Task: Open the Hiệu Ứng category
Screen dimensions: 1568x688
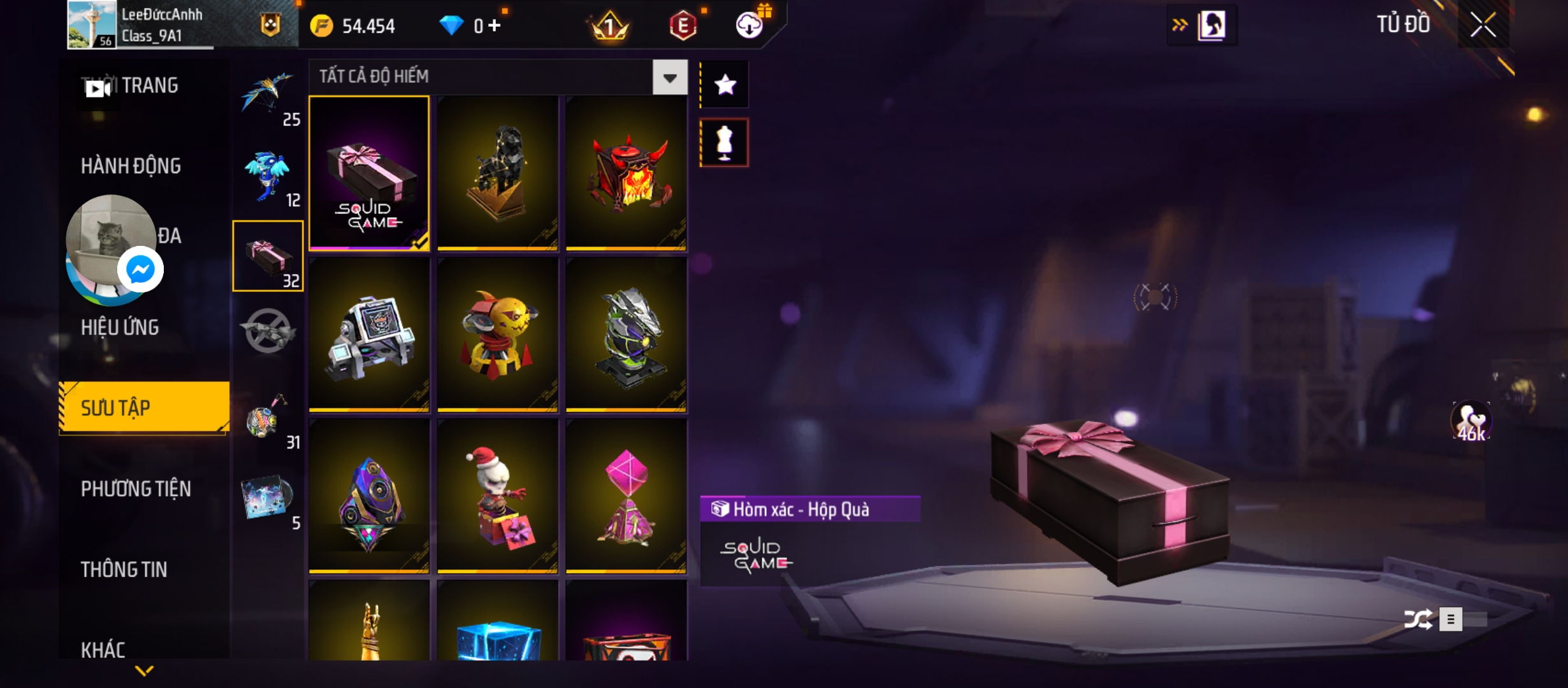Action: coord(120,327)
